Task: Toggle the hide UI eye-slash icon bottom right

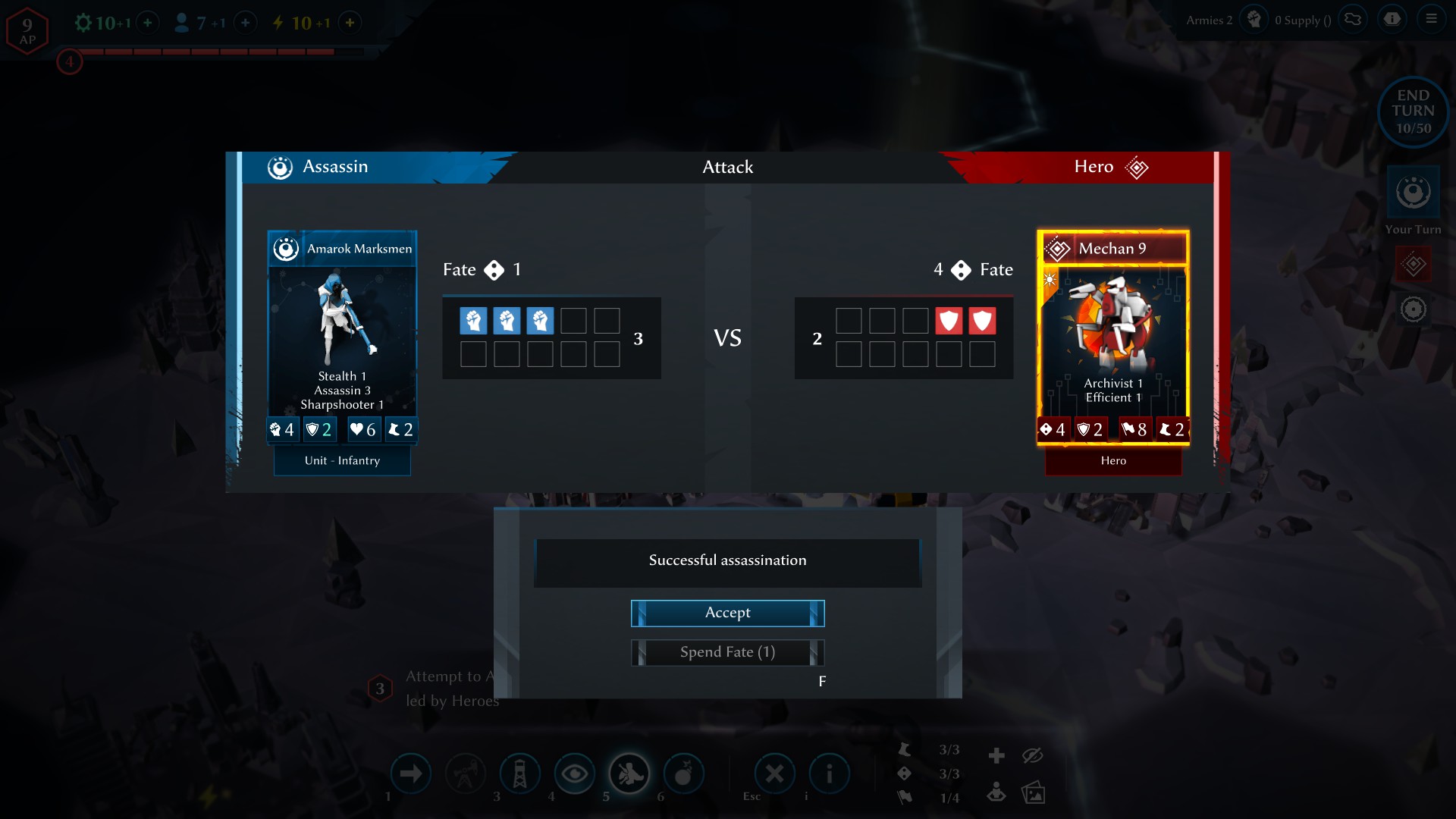Action: tap(1034, 755)
